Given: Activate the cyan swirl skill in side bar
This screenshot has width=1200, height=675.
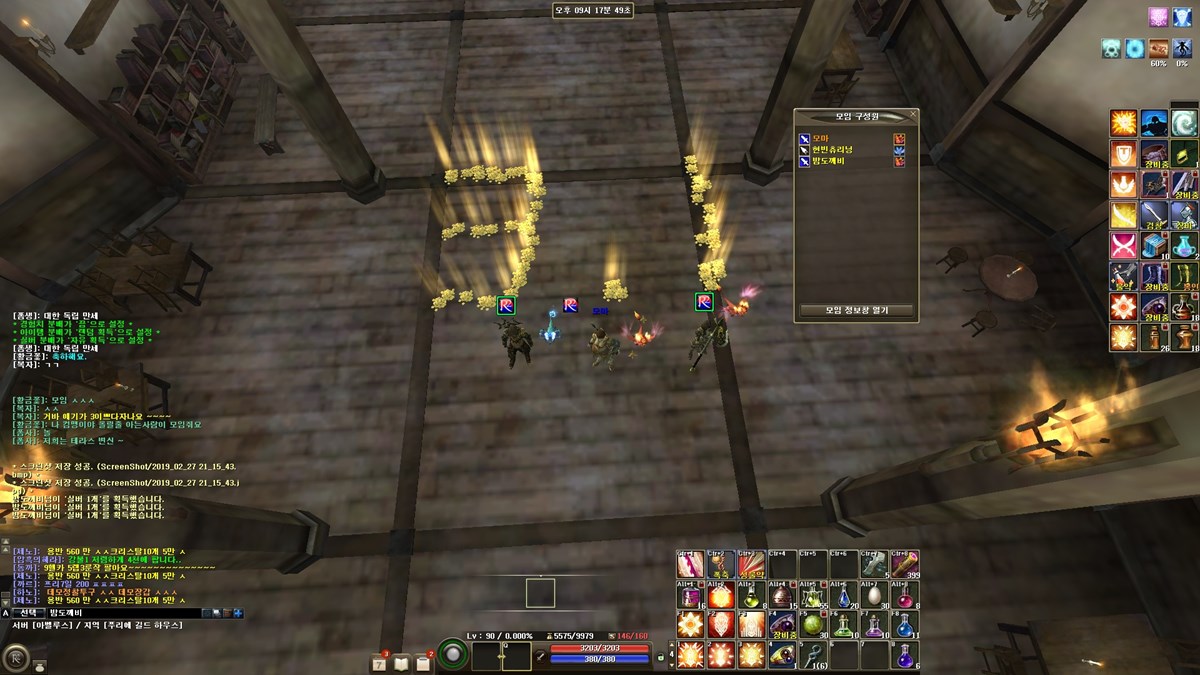Looking at the screenshot, I should click(x=1184, y=124).
